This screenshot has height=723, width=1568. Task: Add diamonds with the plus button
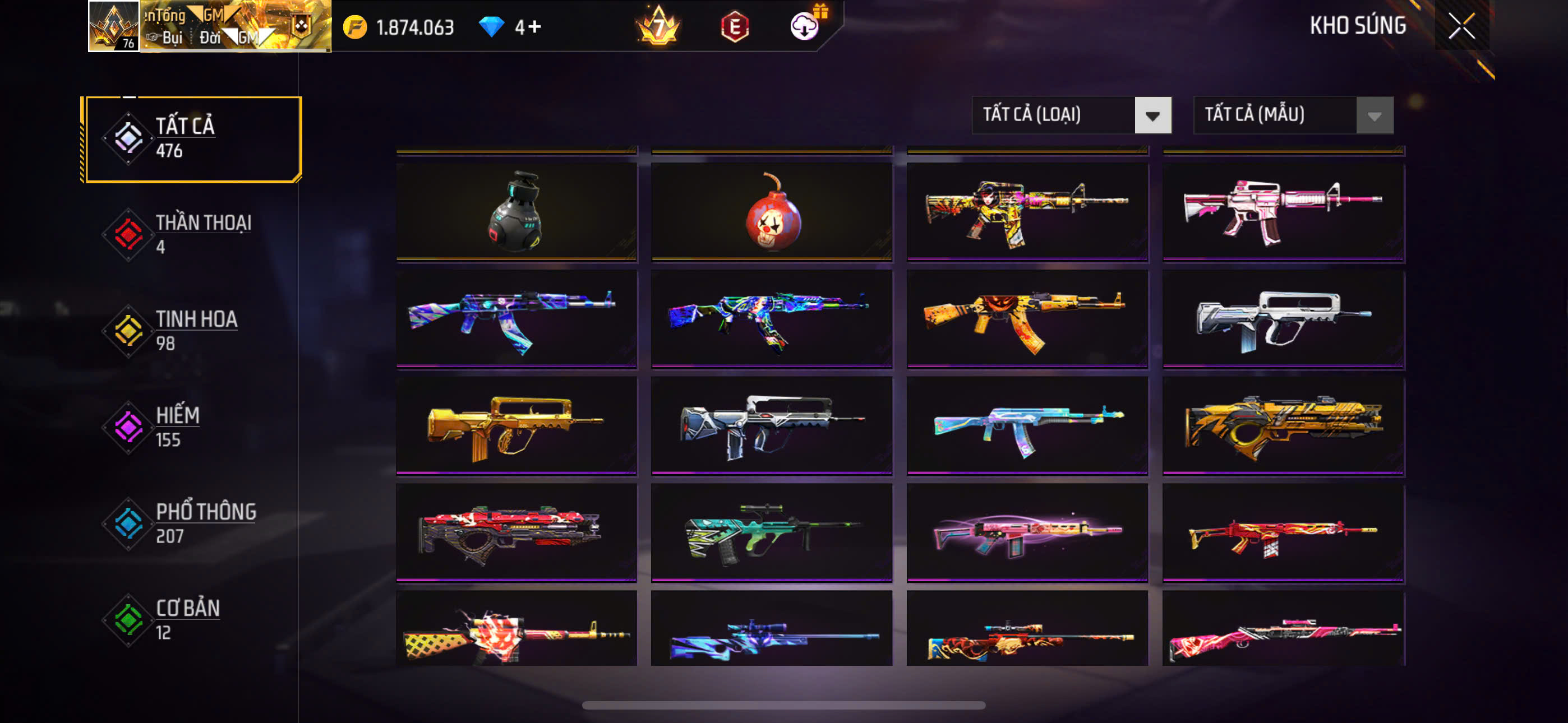click(534, 27)
